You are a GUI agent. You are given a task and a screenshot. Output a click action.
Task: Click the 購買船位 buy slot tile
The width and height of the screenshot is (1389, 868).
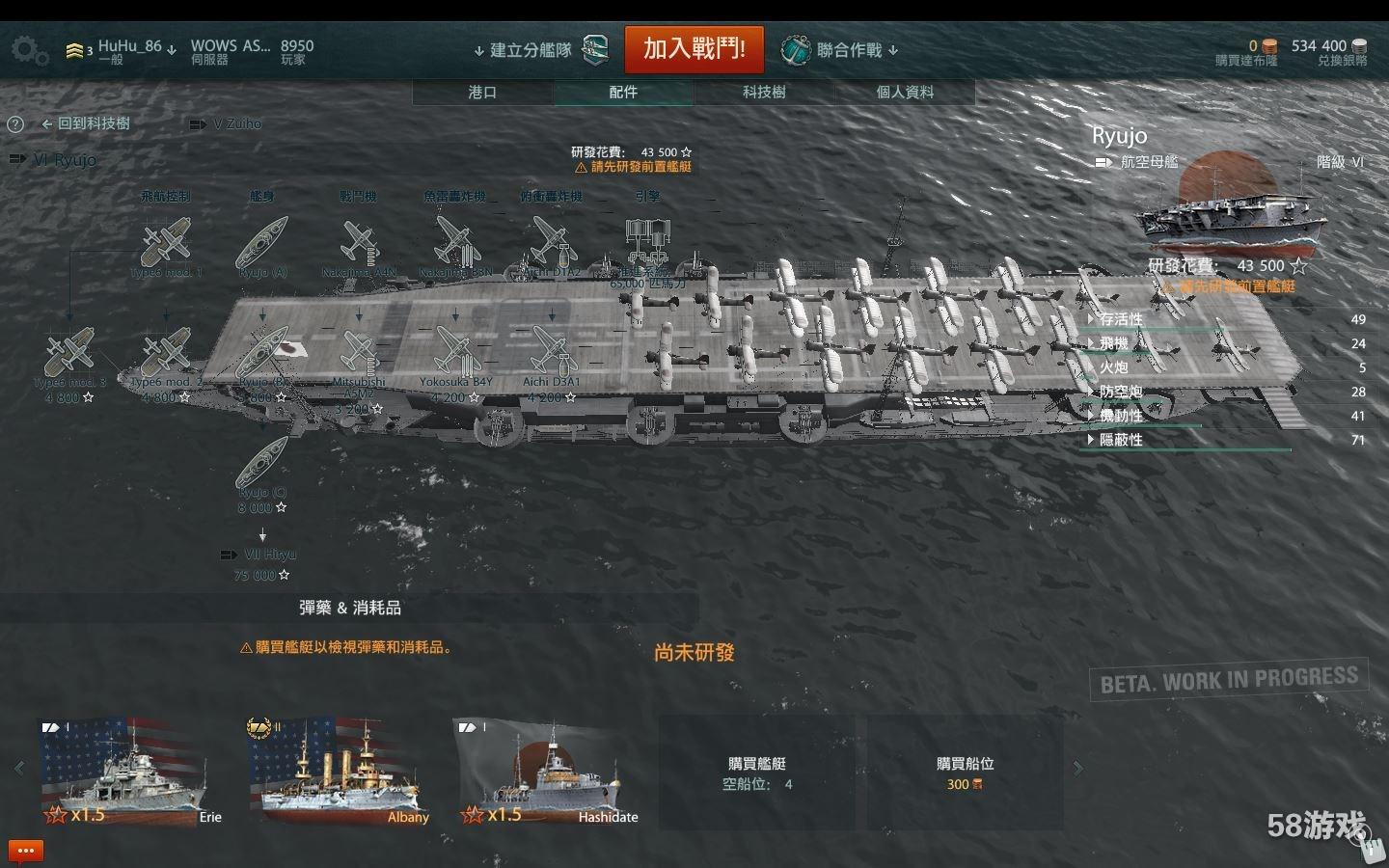[965, 773]
